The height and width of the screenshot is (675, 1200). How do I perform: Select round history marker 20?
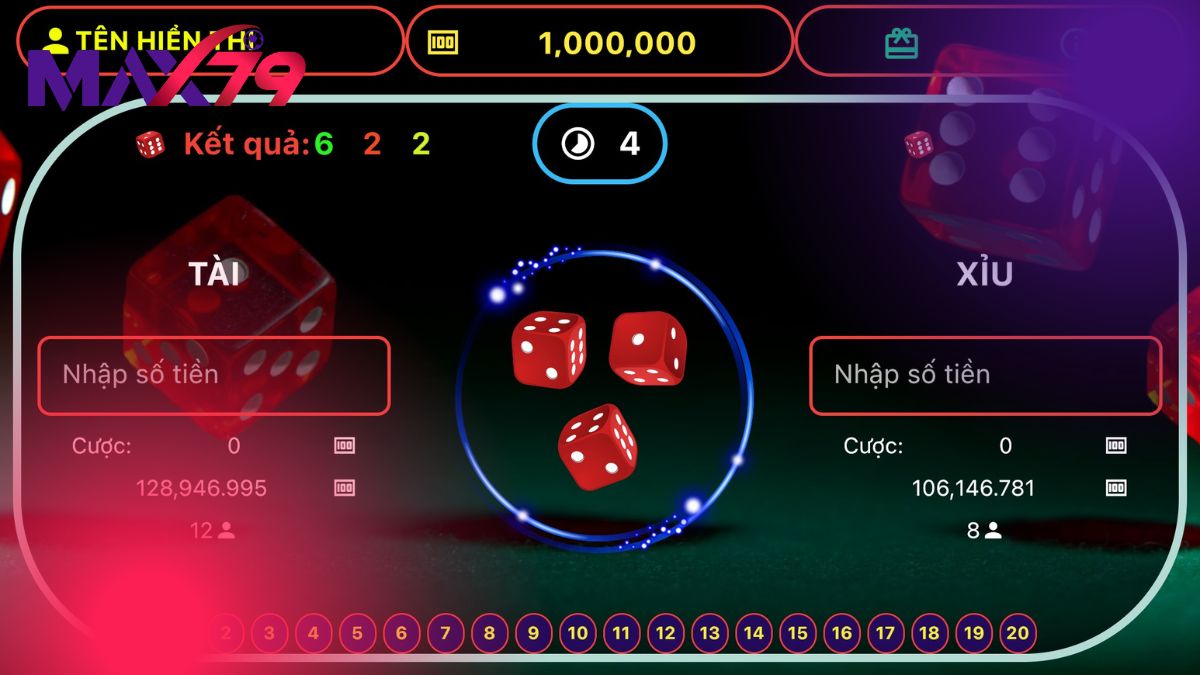click(1018, 633)
